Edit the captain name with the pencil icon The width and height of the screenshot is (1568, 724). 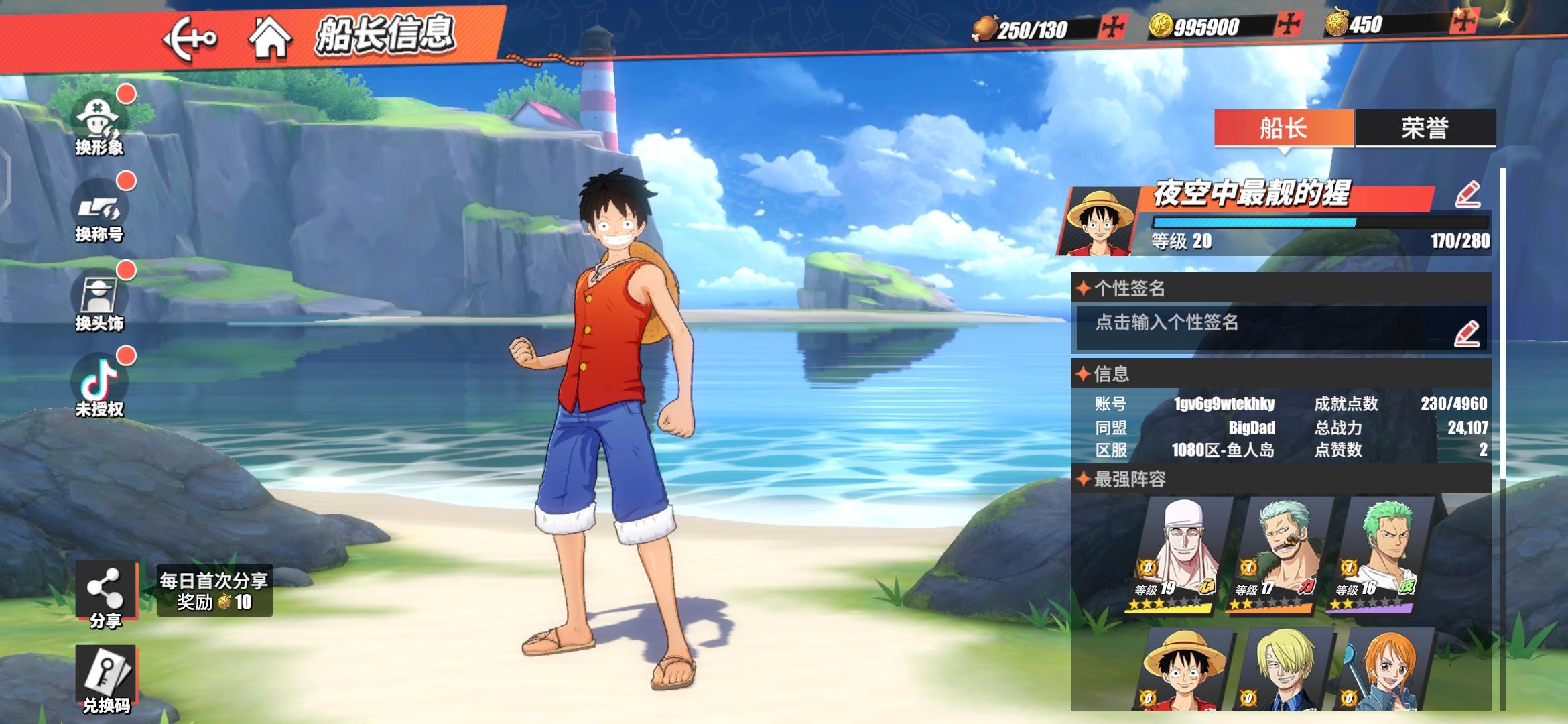click(1467, 194)
